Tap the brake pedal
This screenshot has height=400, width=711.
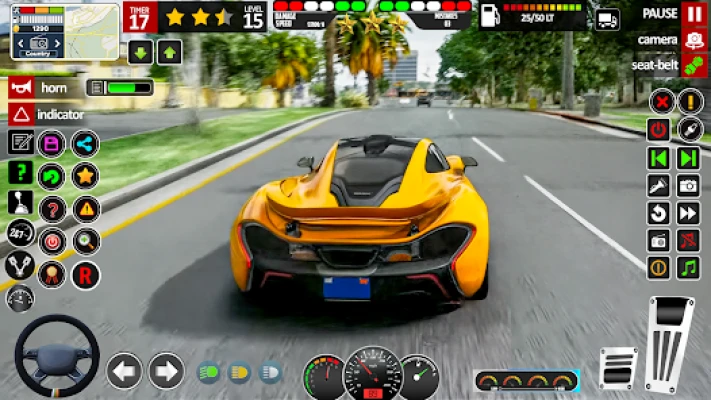(618, 367)
